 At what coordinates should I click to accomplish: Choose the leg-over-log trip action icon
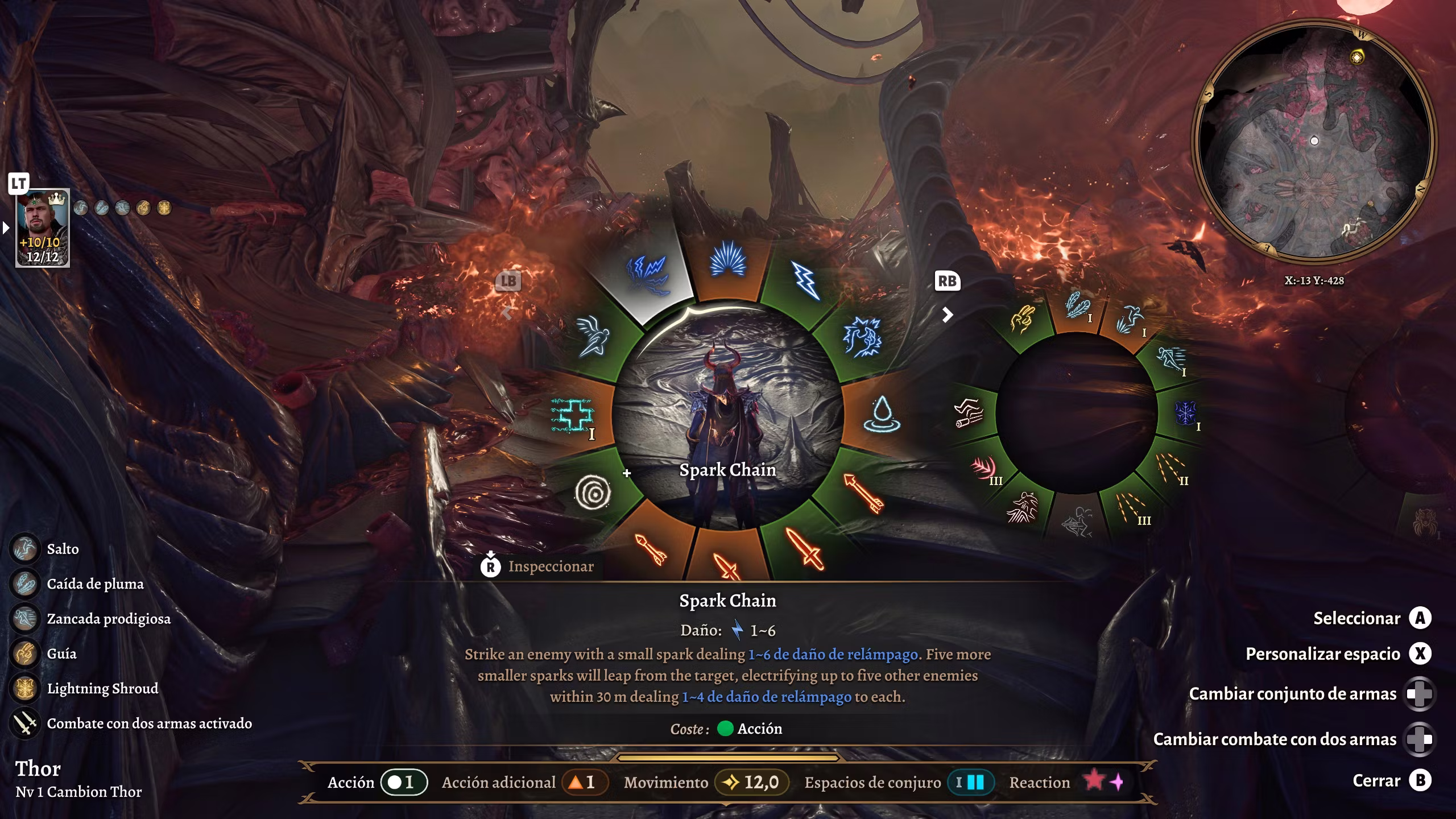tap(969, 413)
